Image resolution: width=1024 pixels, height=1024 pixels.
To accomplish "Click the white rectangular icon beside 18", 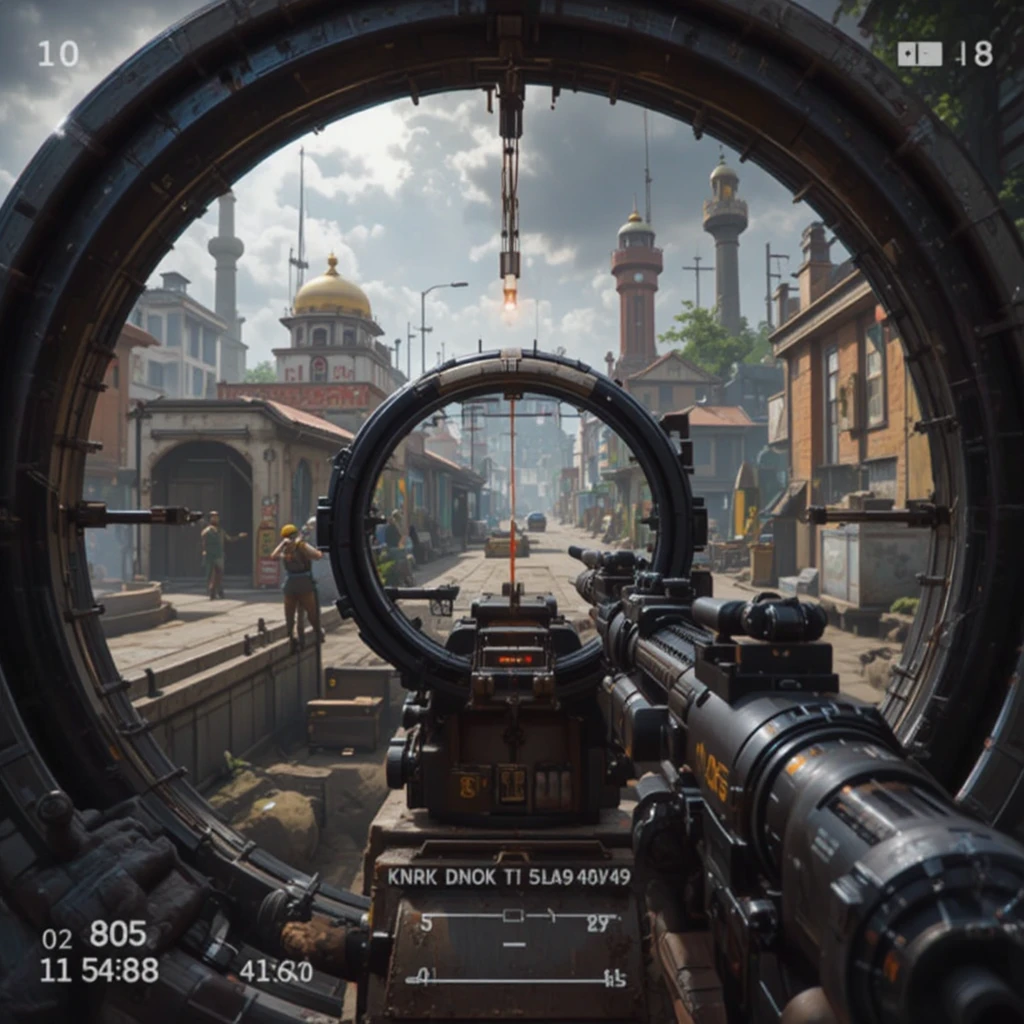I will (x=919, y=54).
